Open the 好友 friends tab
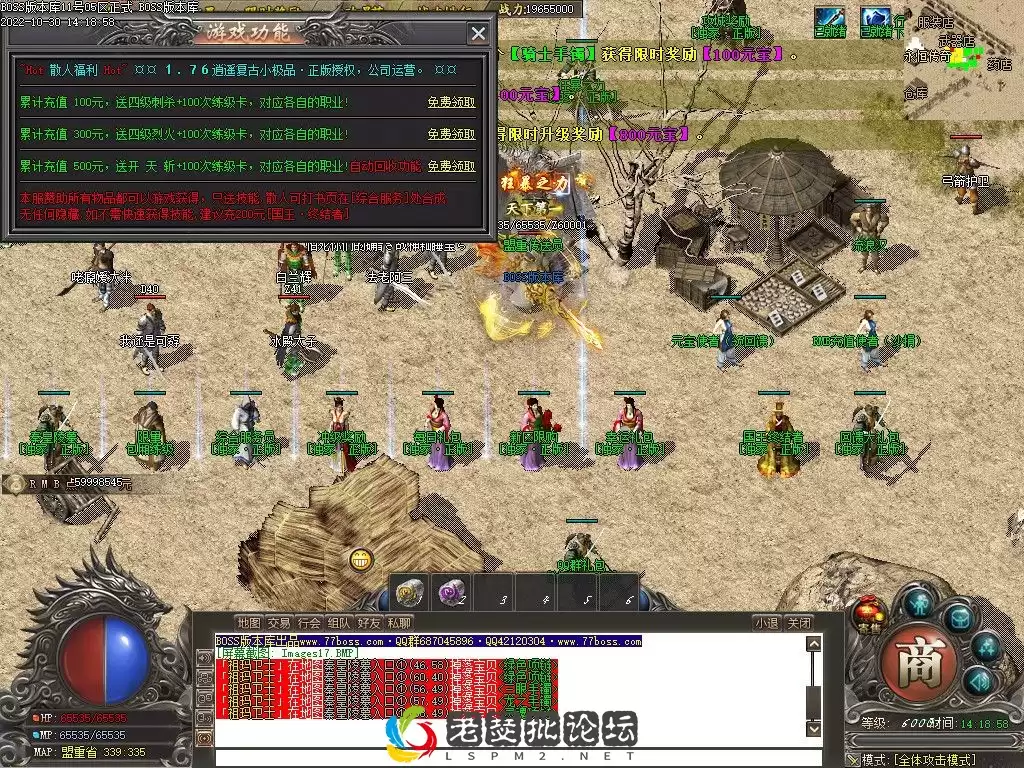Image resolution: width=1024 pixels, height=768 pixels. pos(369,623)
